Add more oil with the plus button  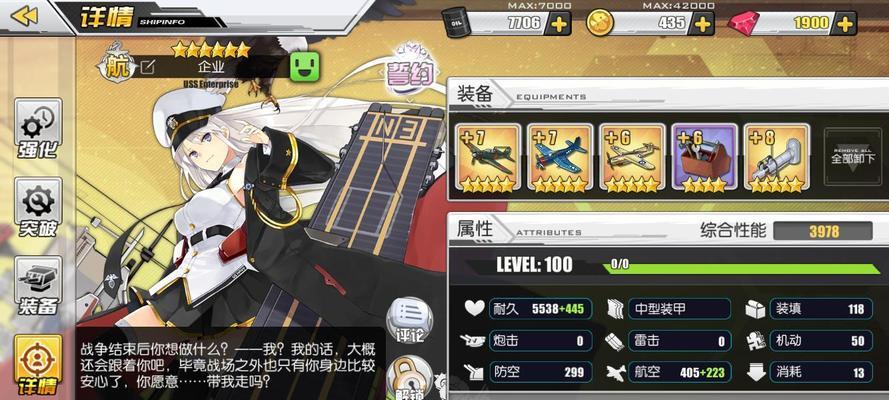[x=559, y=23]
